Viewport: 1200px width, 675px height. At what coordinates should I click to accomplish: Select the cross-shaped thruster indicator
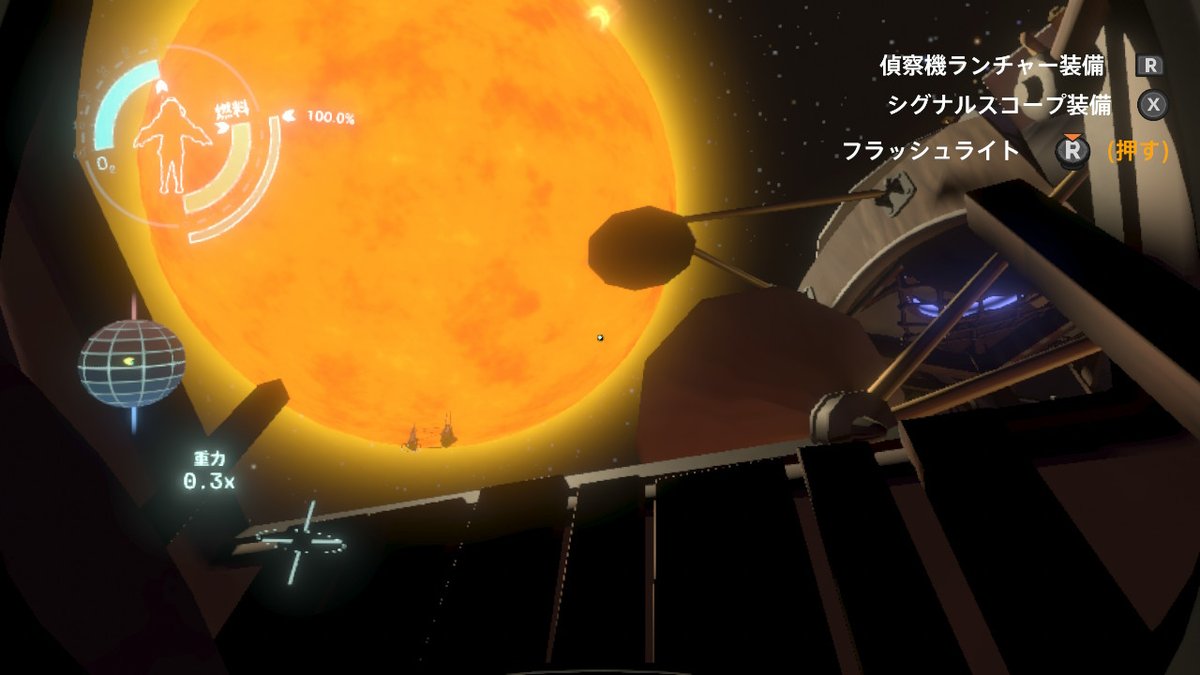300,543
